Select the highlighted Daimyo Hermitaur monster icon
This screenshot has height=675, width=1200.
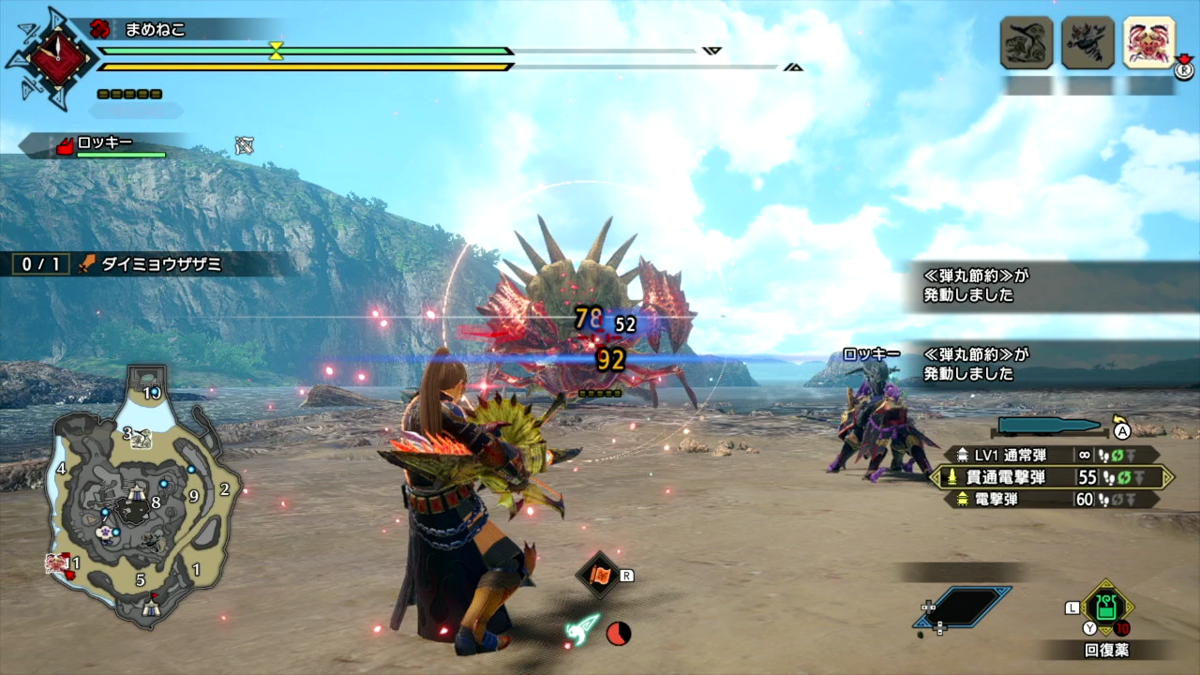[1149, 42]
